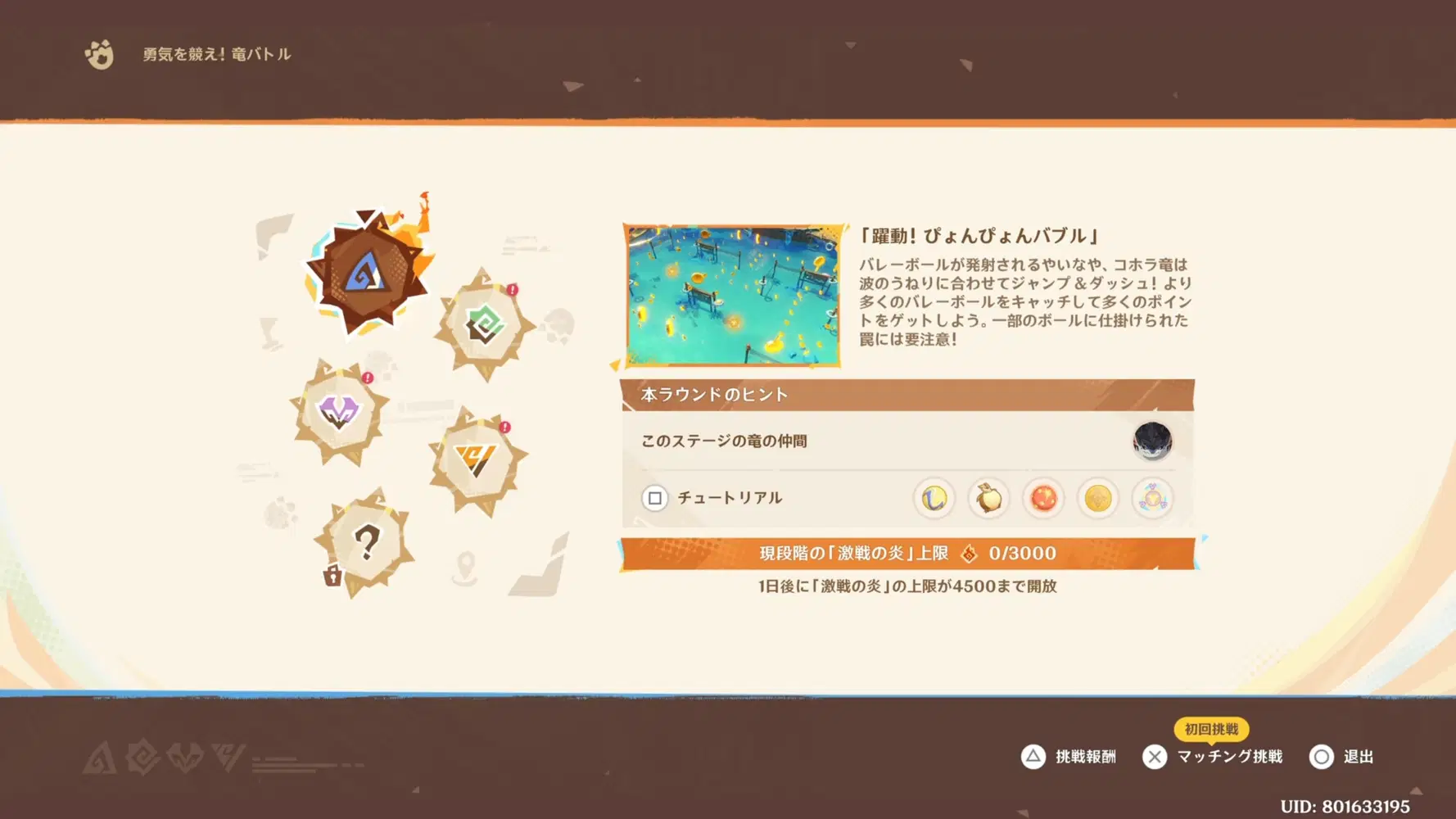Toggle the lock icon below question stage
Image resolution: width=1456 pixels, height=819 pixels.
point(331,577)
